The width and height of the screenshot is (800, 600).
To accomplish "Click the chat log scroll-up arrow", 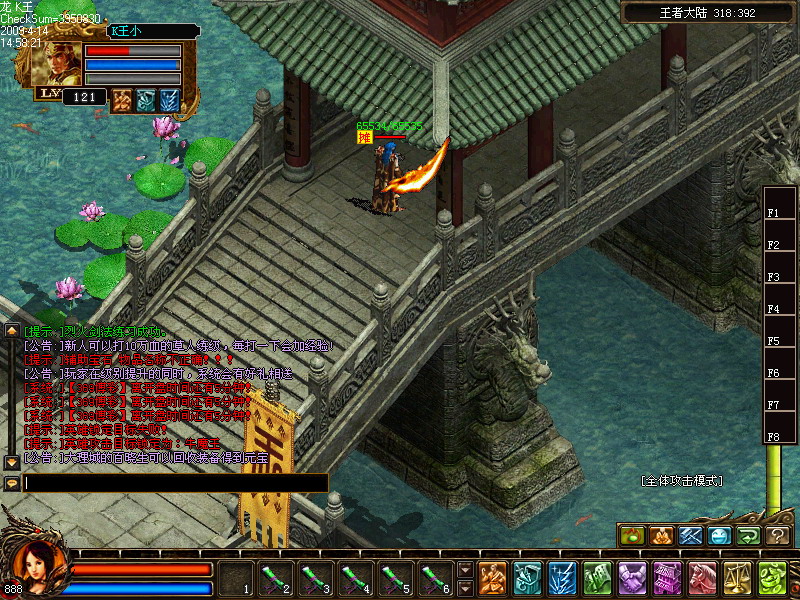I will tap(12, 330).
